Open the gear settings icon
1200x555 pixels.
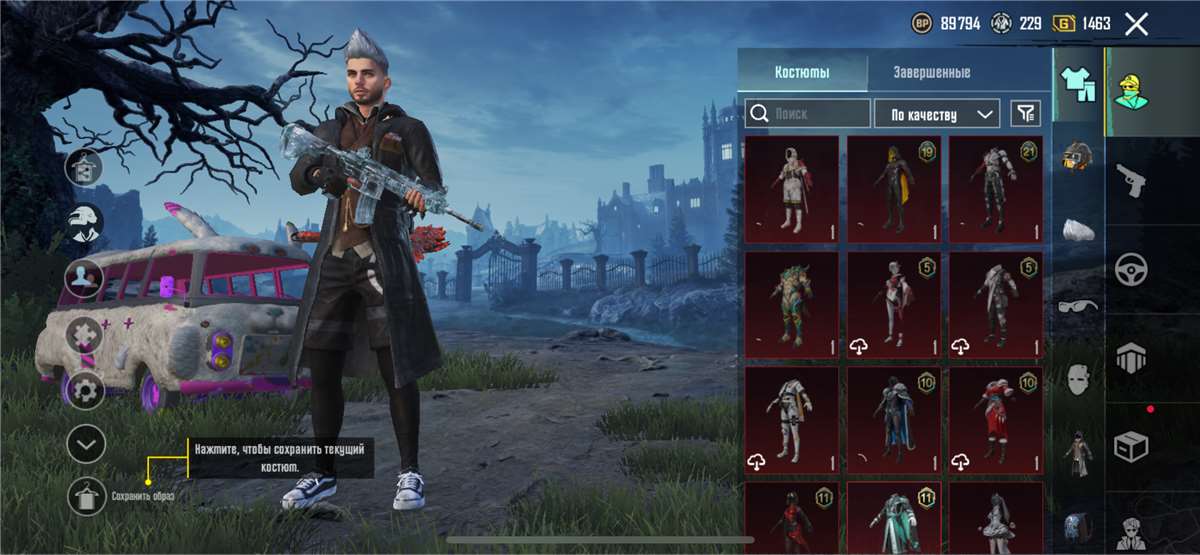[x=86, y=390]
